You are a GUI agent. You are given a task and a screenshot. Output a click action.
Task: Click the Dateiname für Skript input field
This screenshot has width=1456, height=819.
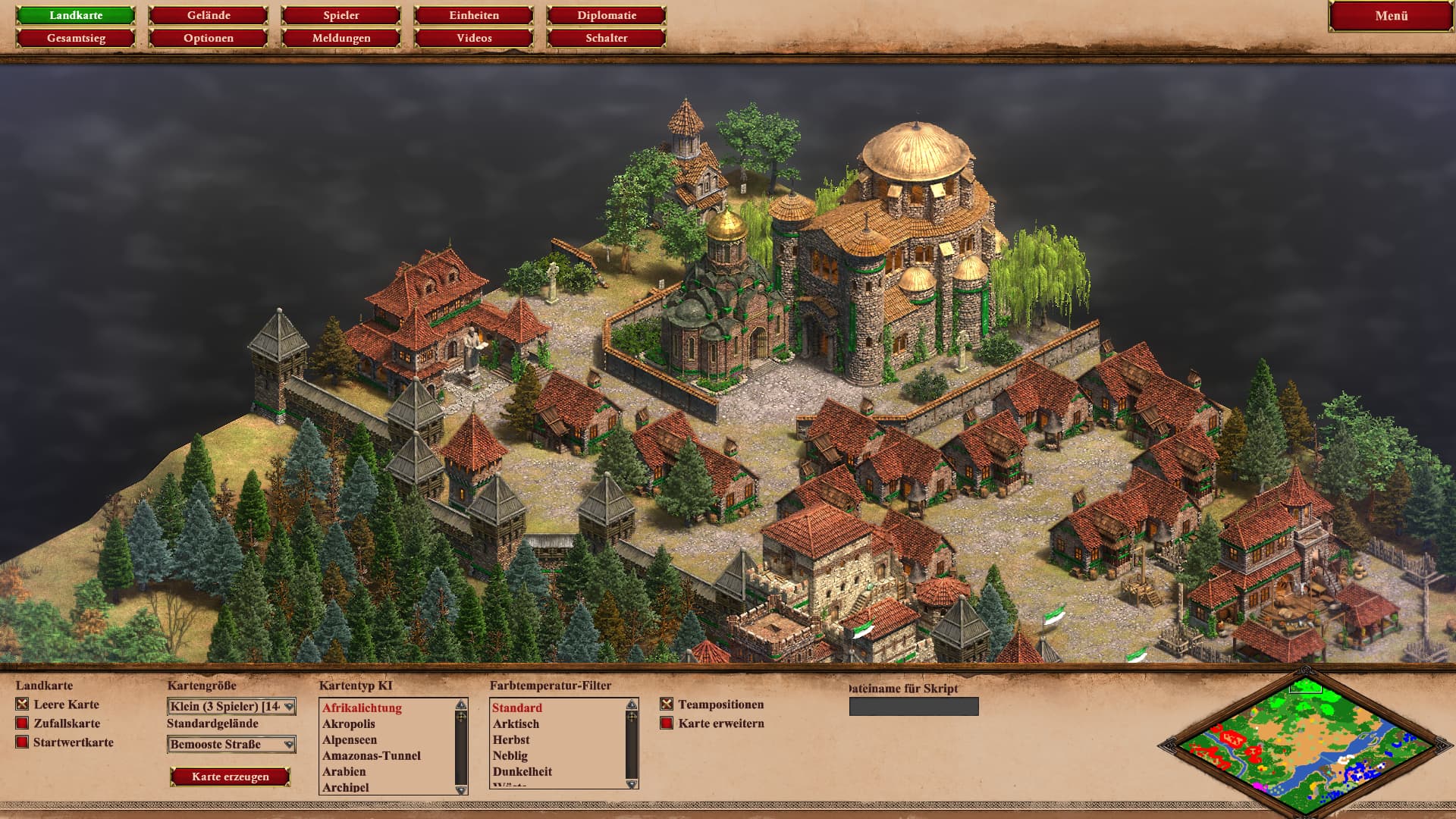914,707
